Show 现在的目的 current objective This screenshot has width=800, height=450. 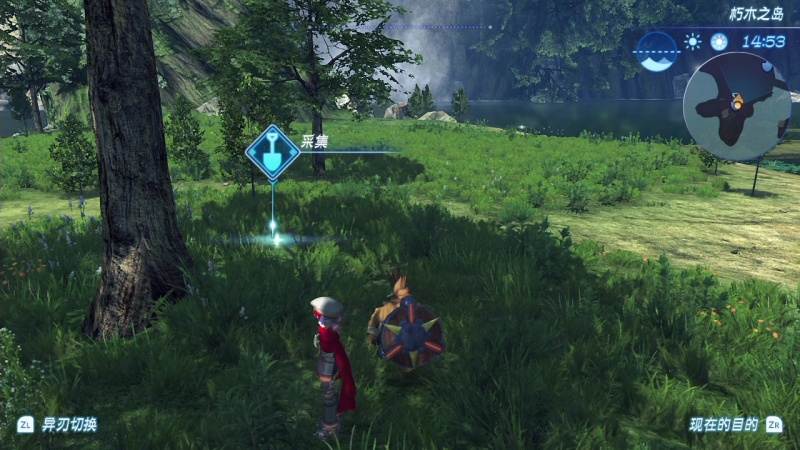[x=723, y=424]
